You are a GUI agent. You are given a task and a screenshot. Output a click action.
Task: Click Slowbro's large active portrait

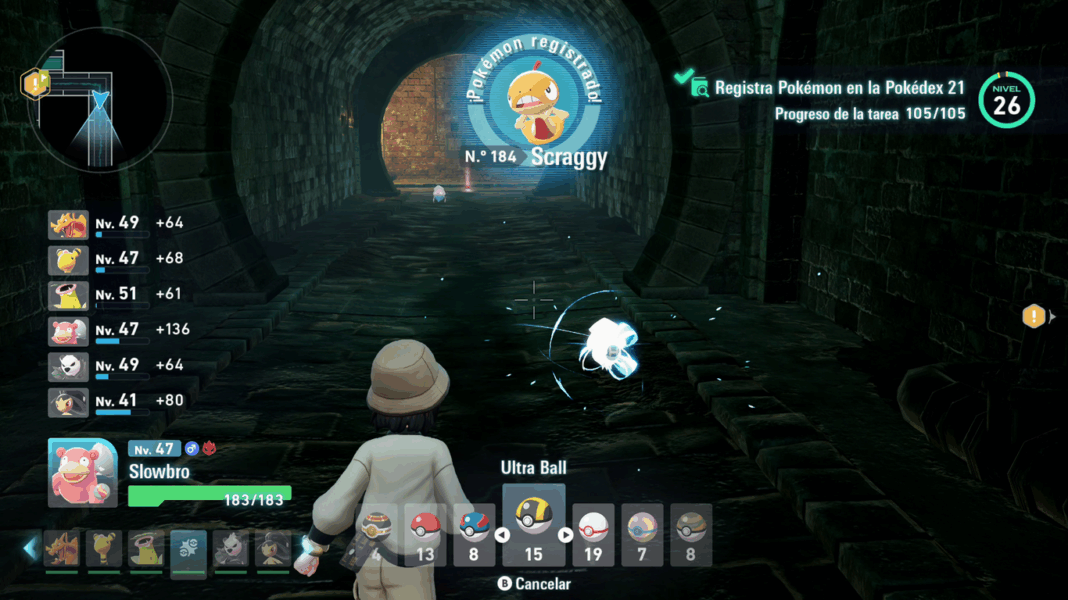tap(82, 472)
